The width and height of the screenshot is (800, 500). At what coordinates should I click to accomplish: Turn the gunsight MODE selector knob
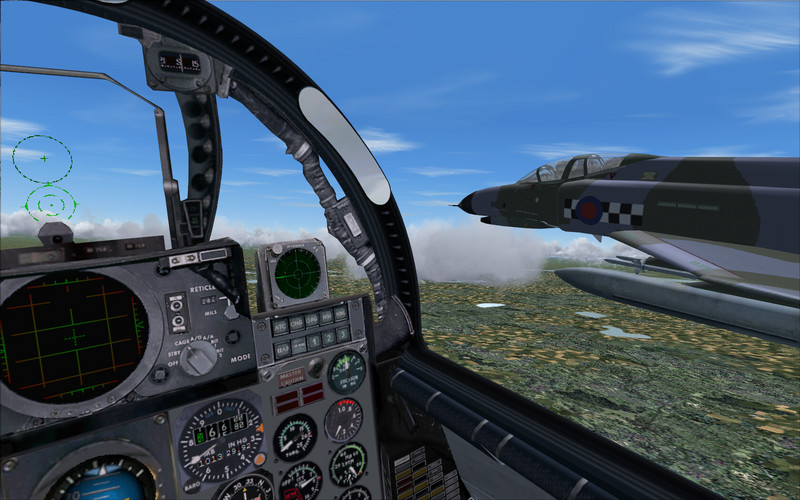pos(199,357)
